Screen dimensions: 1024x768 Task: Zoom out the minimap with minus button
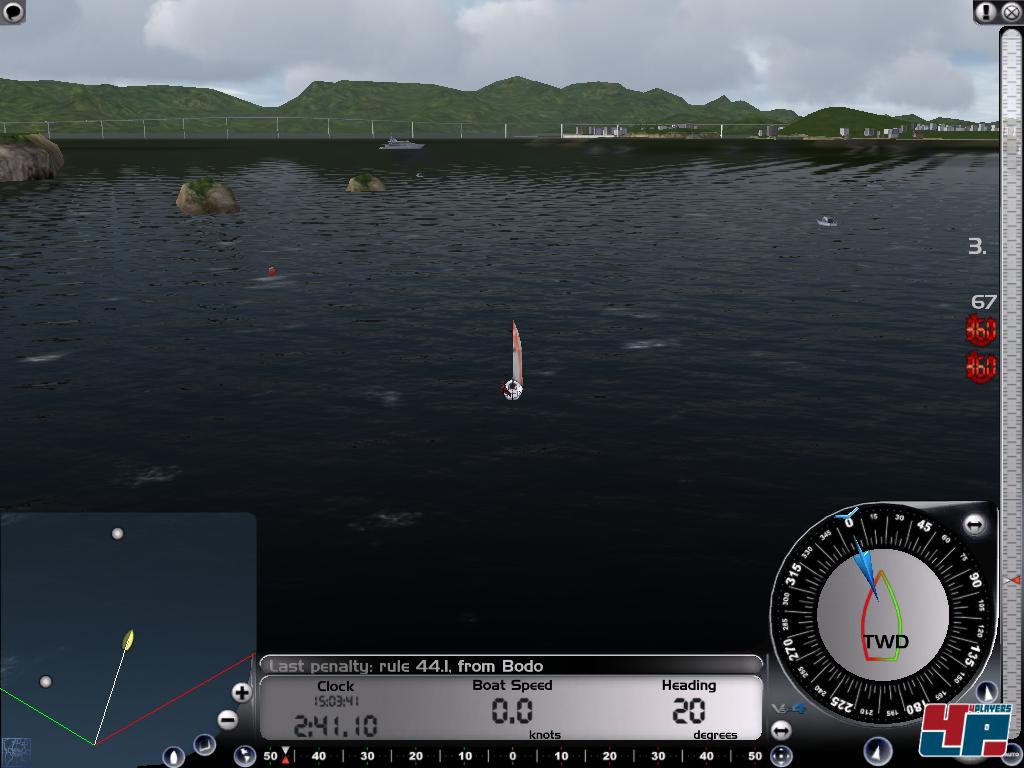click(x=228, y=719)
